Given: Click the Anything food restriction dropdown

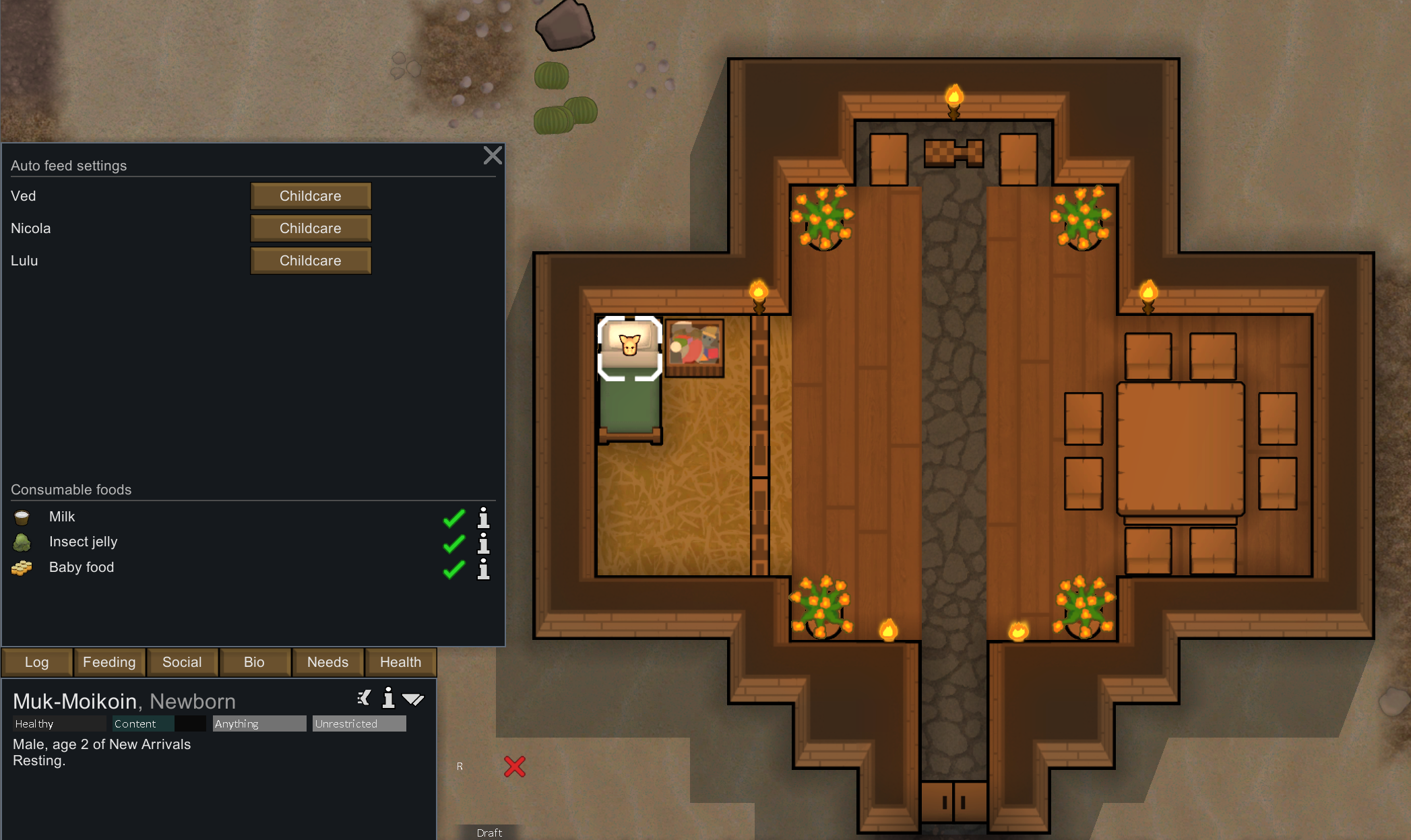Looking at the screenshot, I should 259,723.
